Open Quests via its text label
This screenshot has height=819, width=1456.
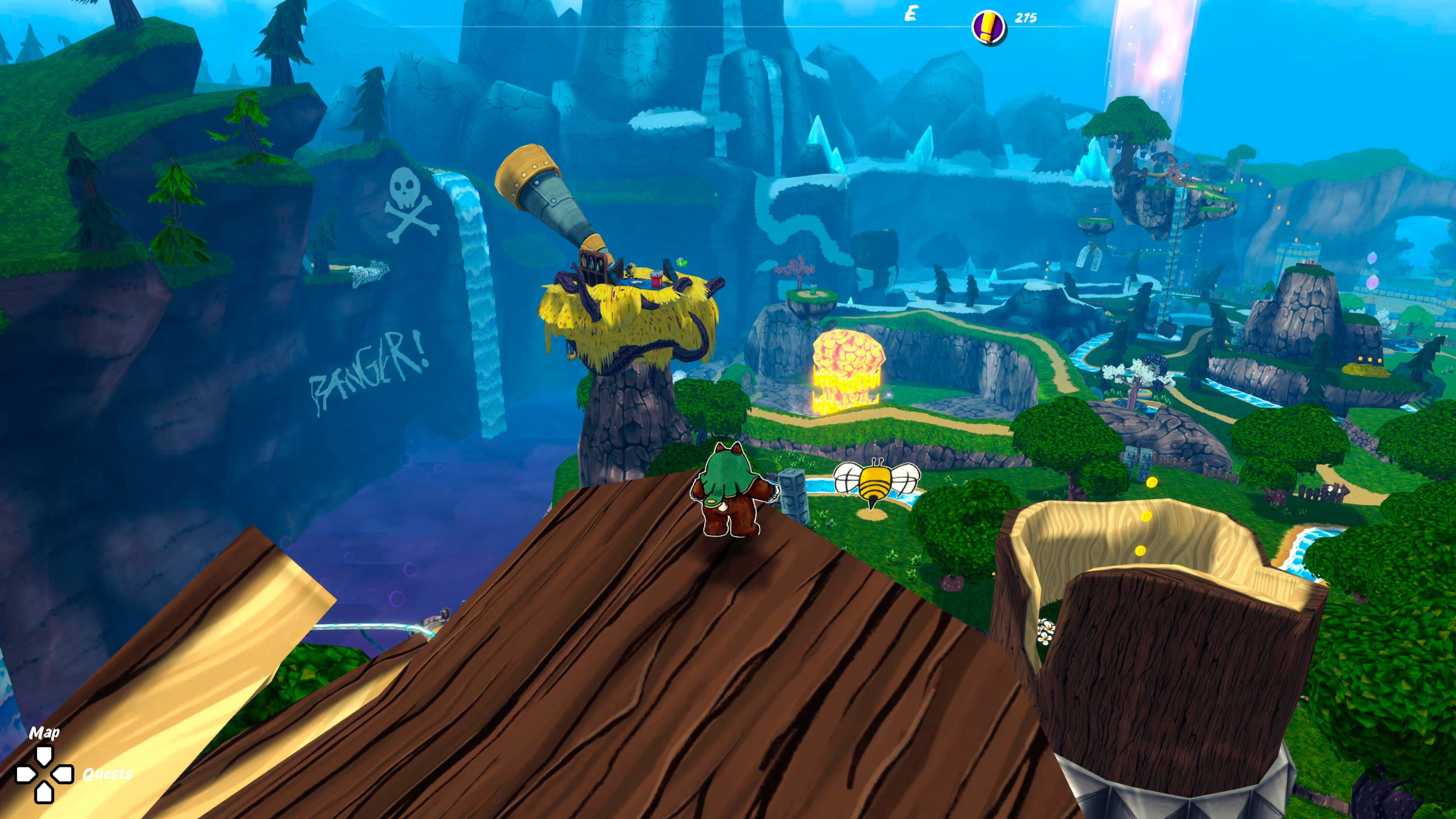(107, 775)
